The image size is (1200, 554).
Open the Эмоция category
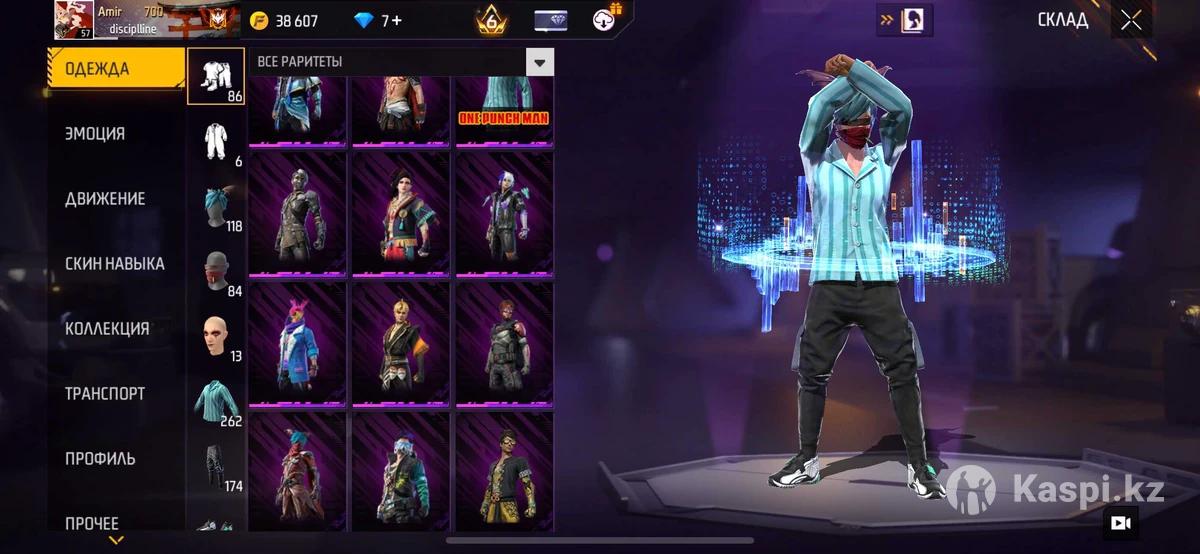pyautogui.click(x=95, y=134)
